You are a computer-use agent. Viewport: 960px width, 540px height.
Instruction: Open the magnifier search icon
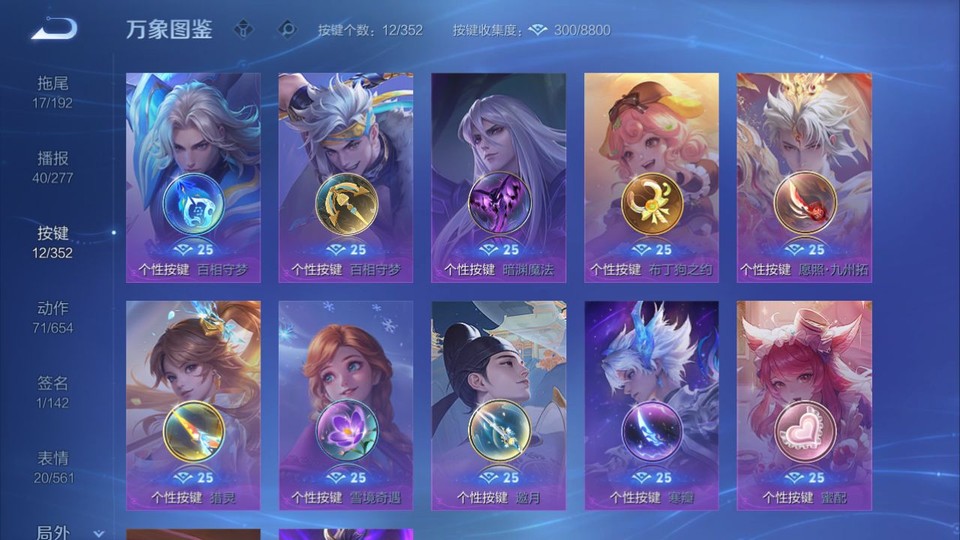tap(287, 29)
